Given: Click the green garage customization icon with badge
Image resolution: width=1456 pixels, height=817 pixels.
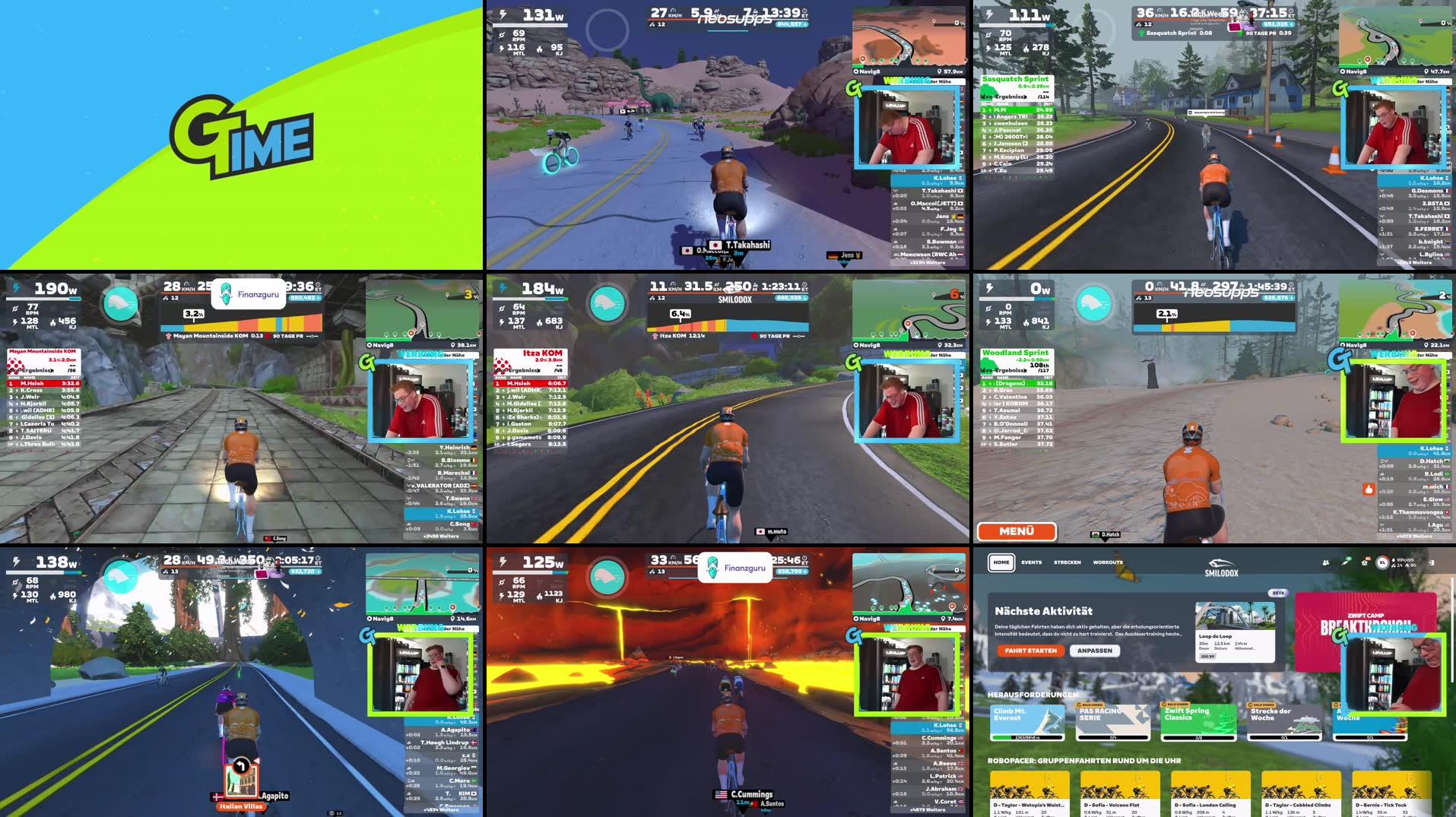Looking at the screenshot, I should point(1346,562).
